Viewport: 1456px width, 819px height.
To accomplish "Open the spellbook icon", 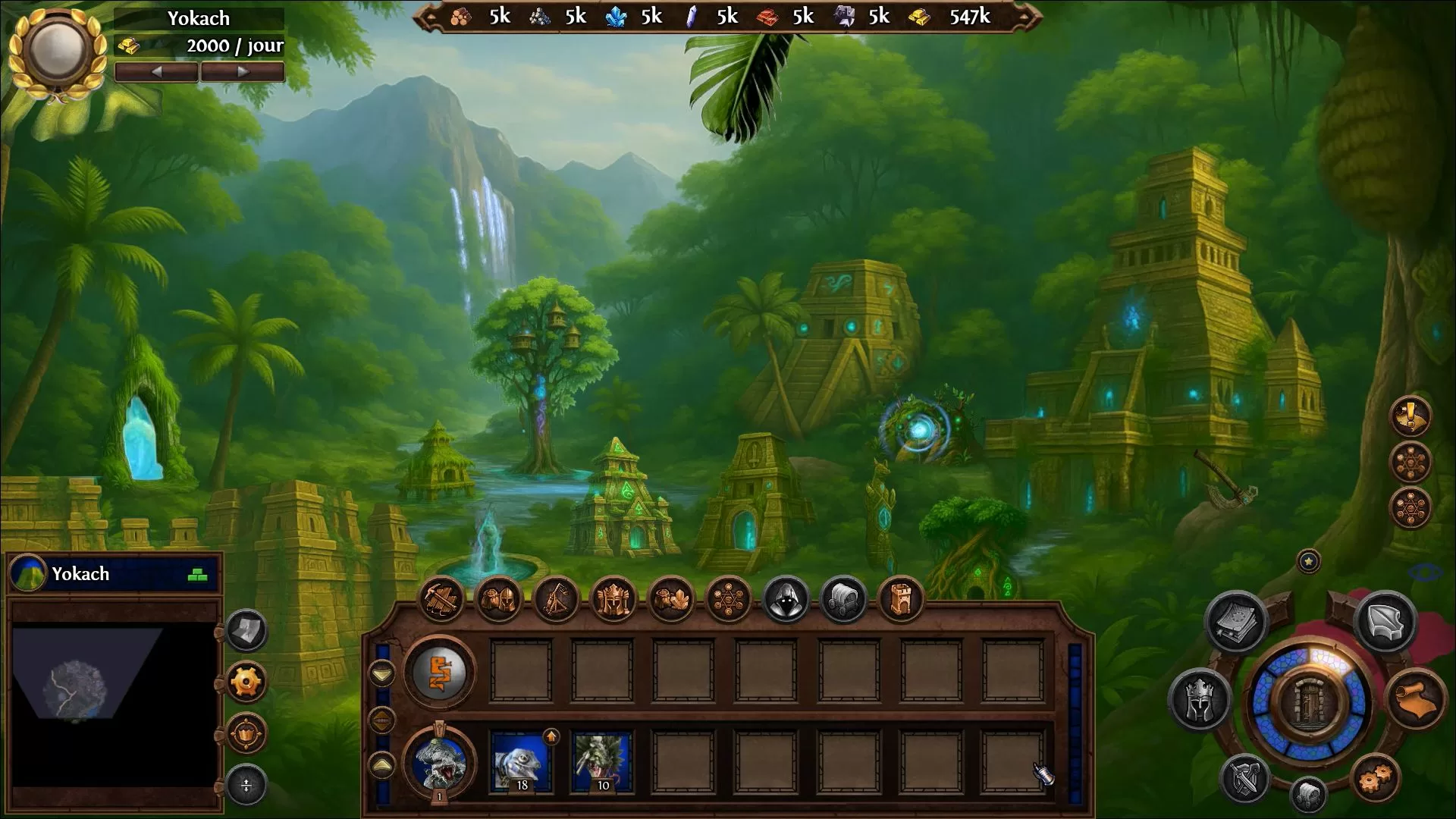I will coord(1236,622).
